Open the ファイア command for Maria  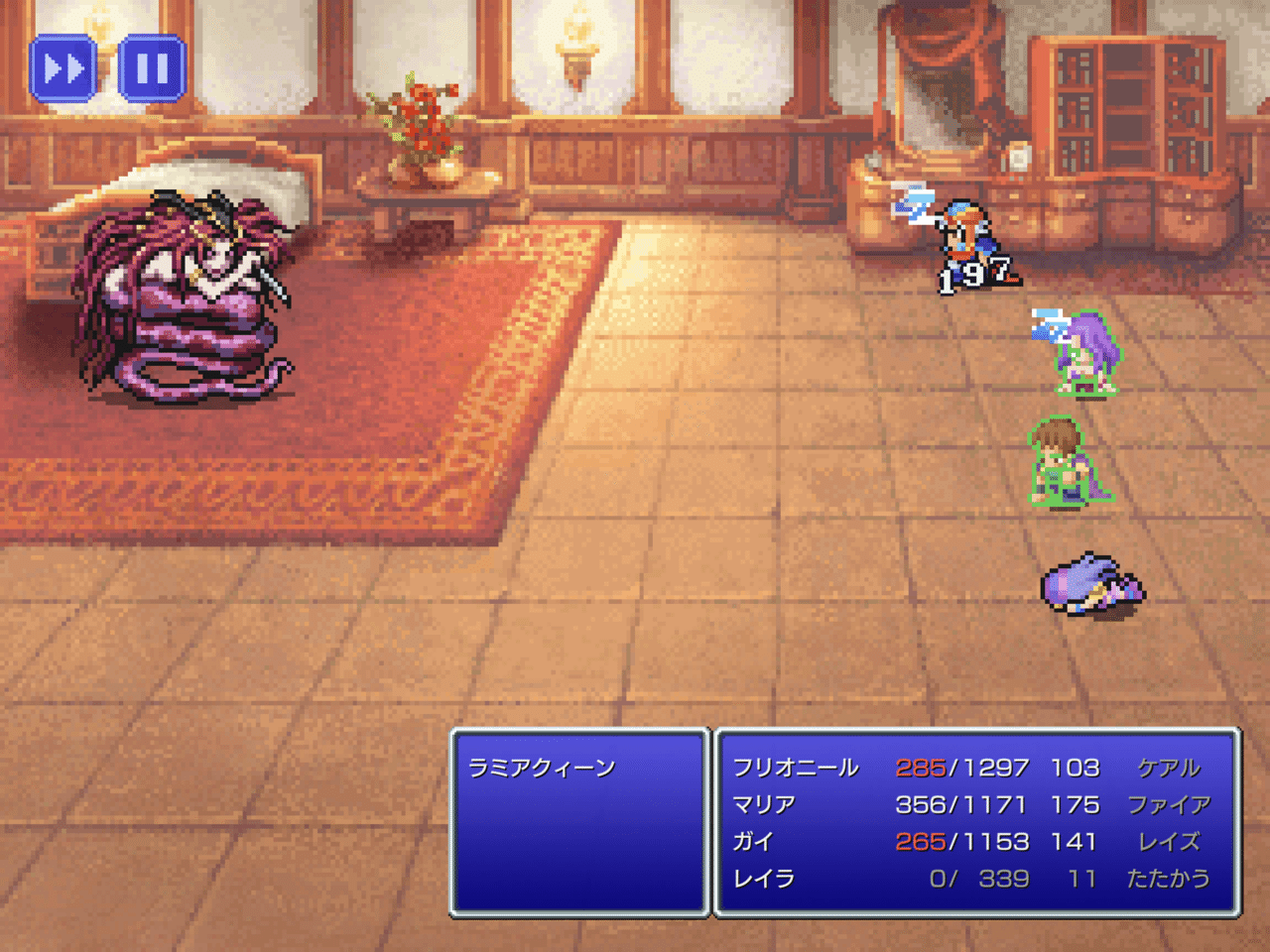click(1171, 805)
